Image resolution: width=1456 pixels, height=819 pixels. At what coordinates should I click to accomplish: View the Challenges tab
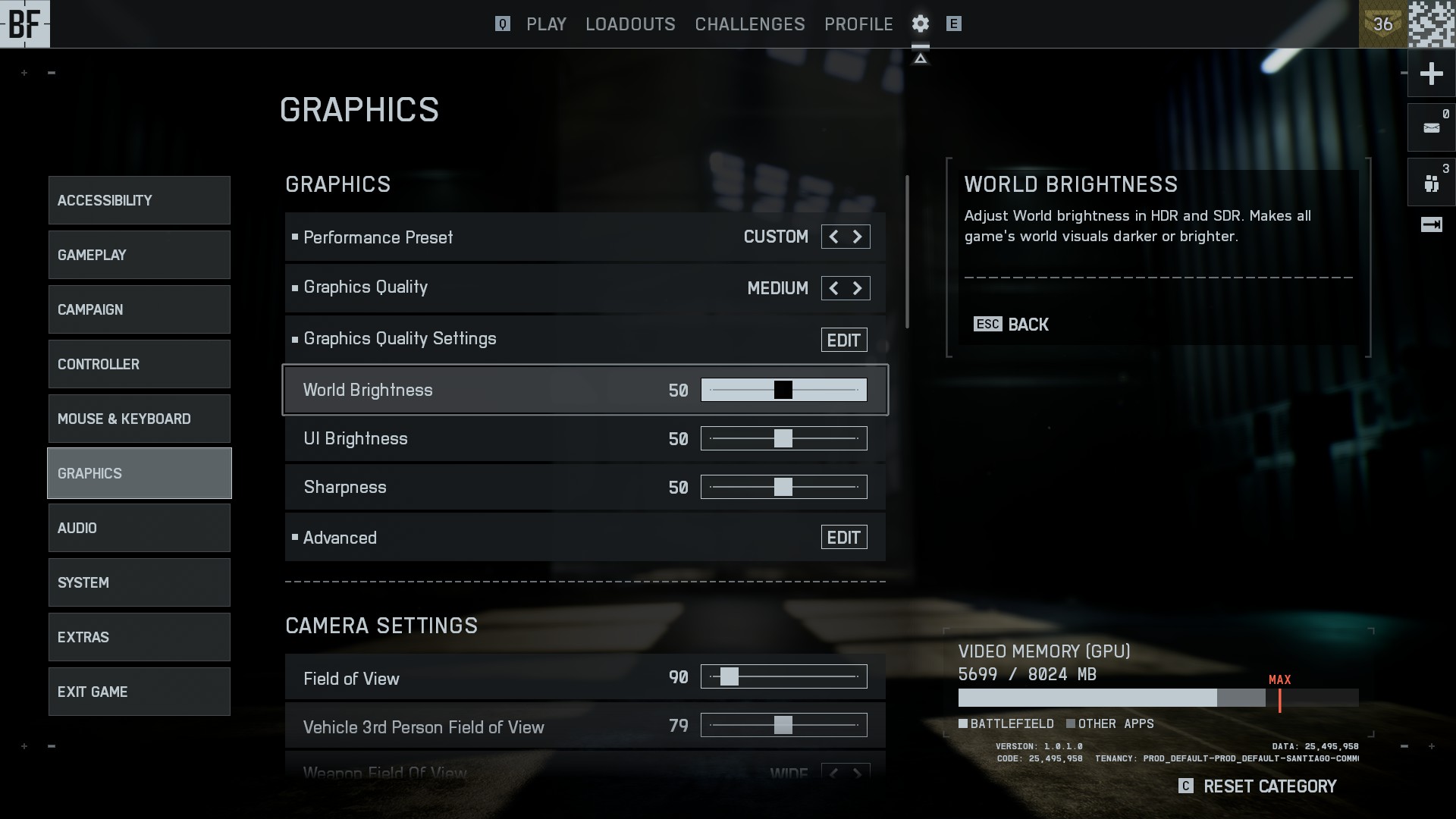tap(749, 24)
